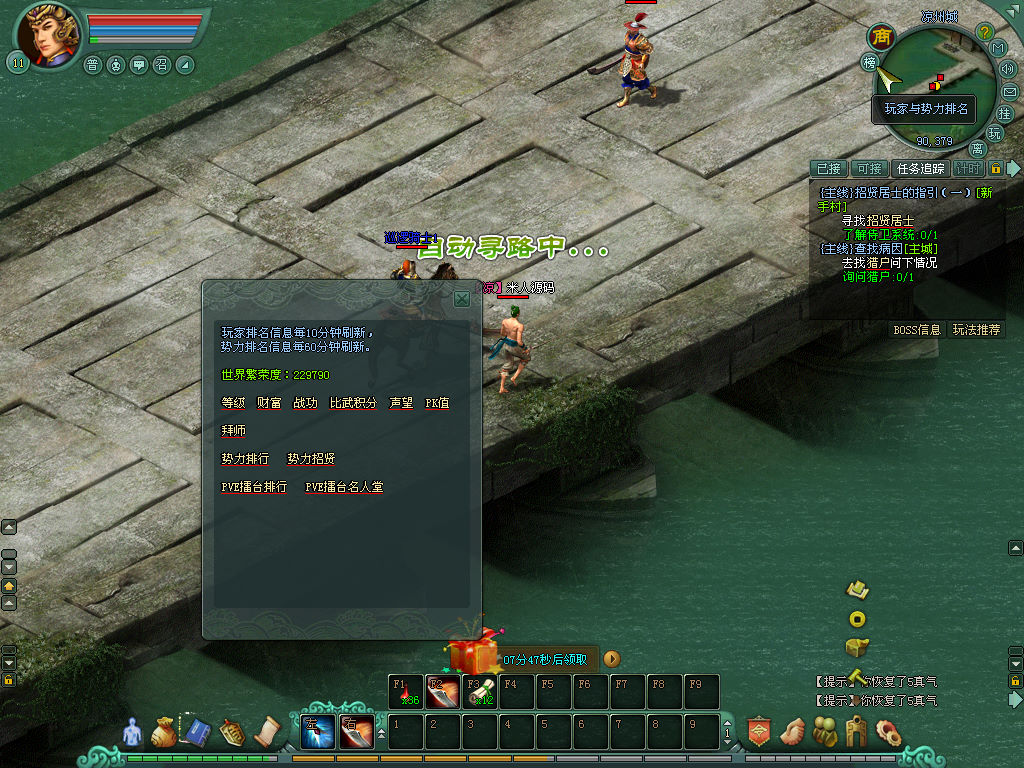
Task: Close the ranking info panel
Action: point(462,298)
